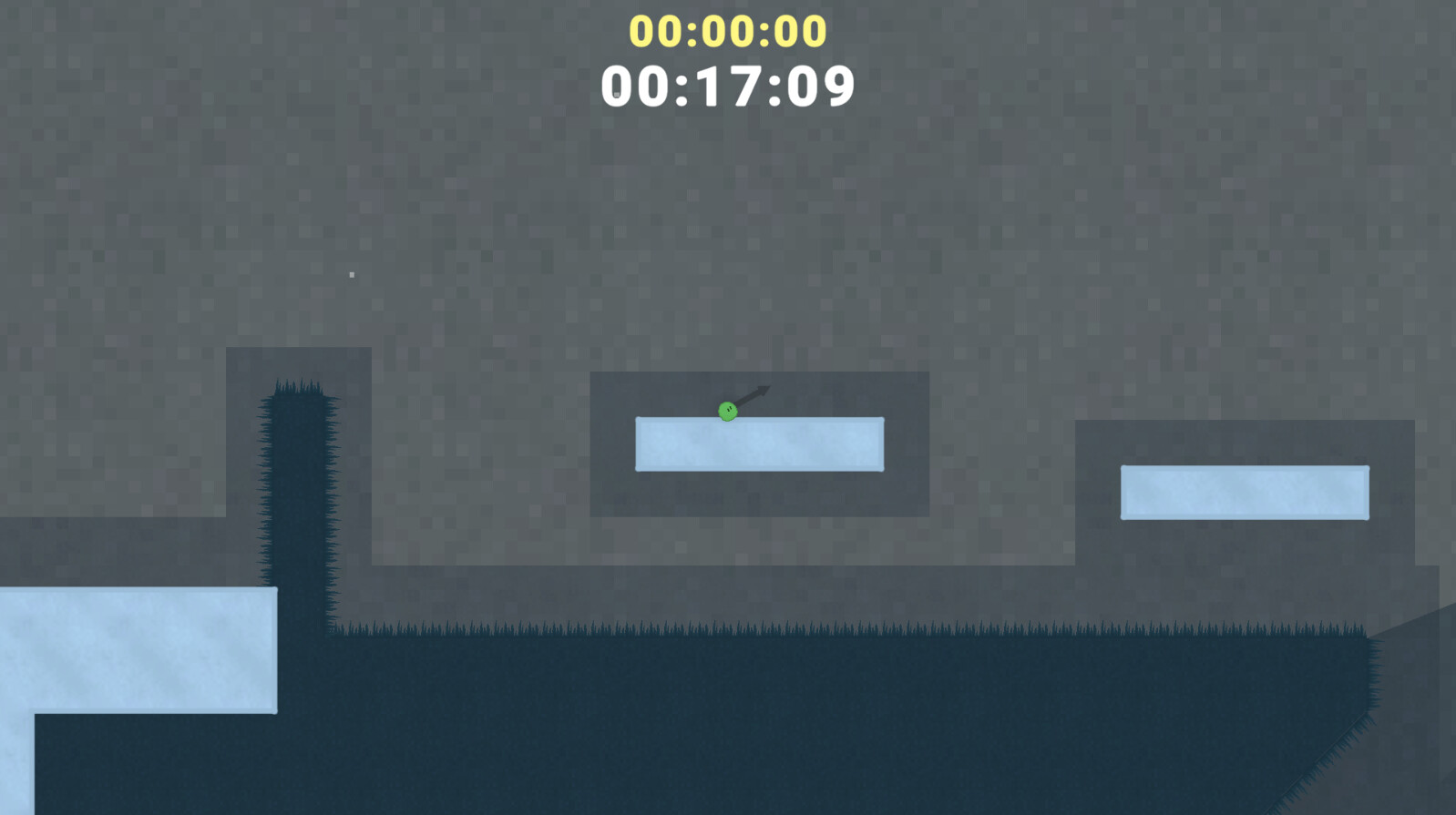1456x815 pixels.
Task: Click the small white particle floating mid-air
Action: coord(352,273)
